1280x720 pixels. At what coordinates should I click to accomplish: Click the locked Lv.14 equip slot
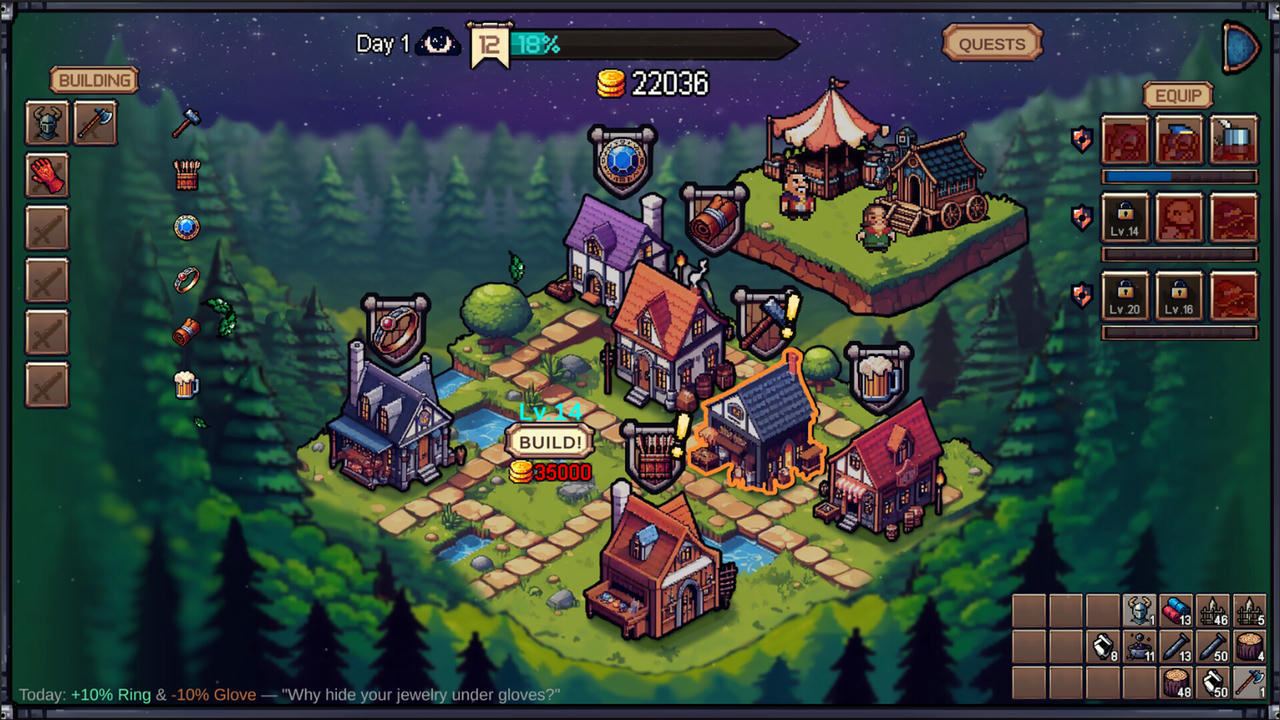[x=1125, y=218]
